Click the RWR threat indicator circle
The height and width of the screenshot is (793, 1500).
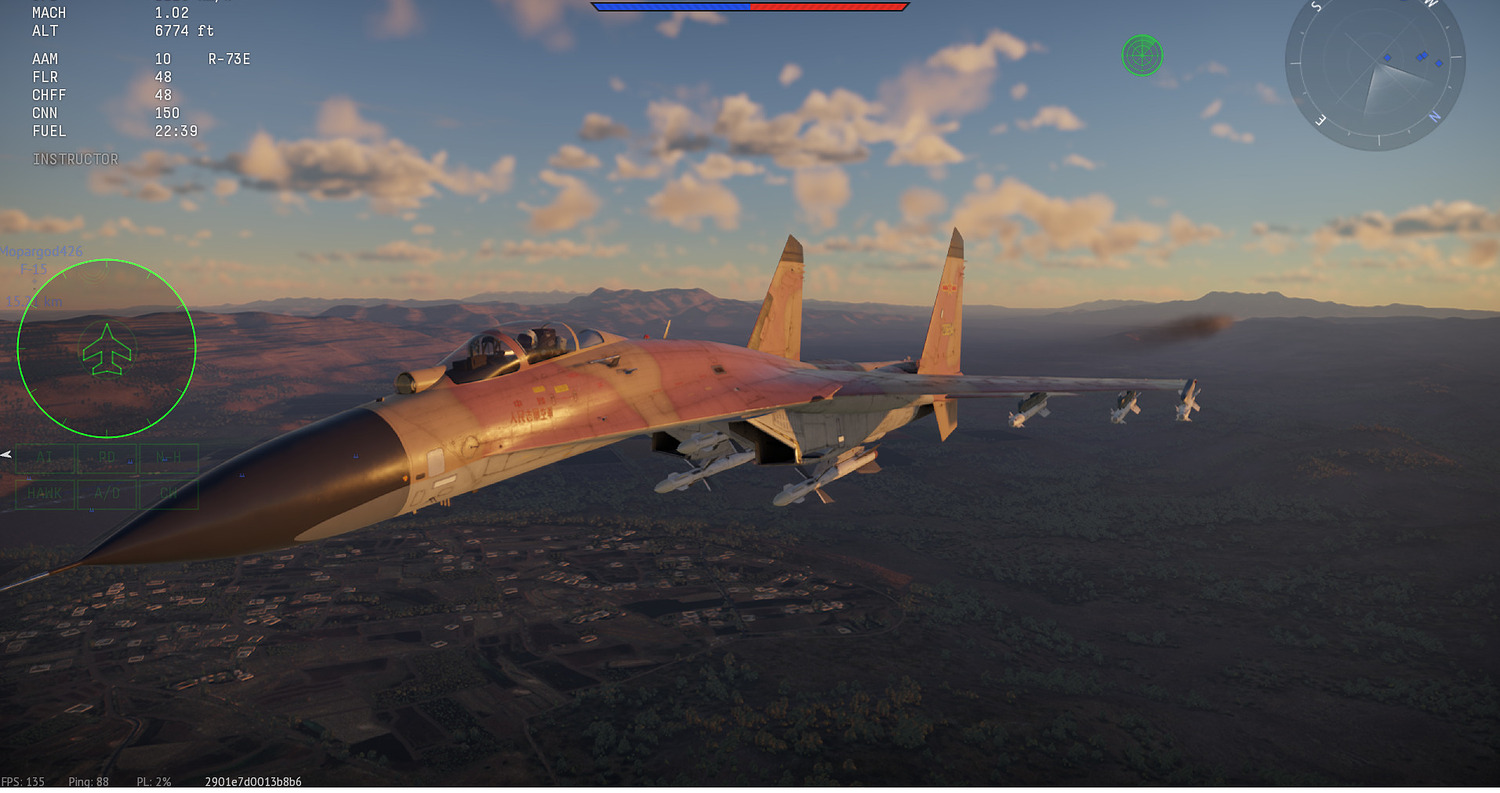1143,55
